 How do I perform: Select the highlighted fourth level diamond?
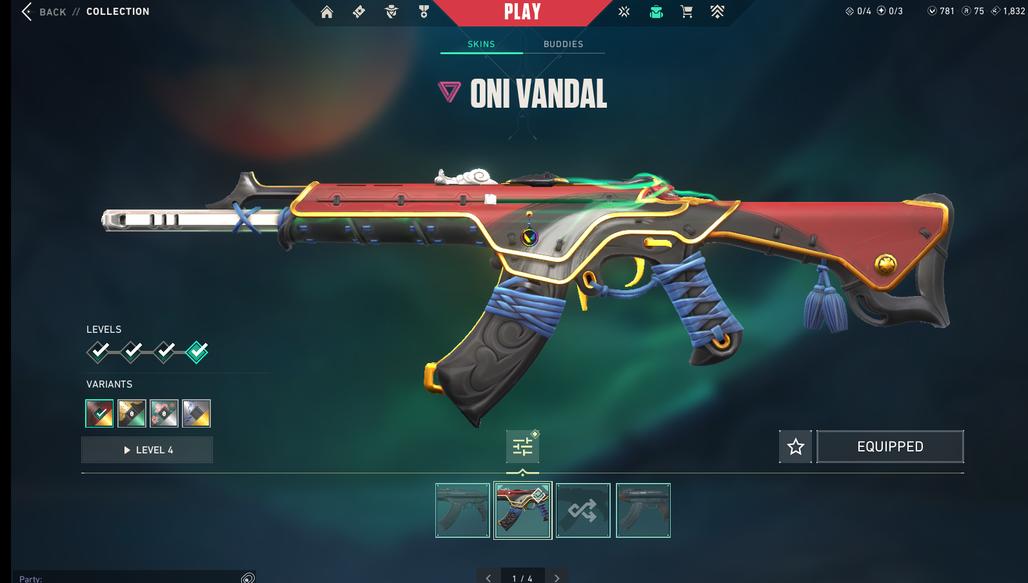pyautogui.click(x=197, y=352)
